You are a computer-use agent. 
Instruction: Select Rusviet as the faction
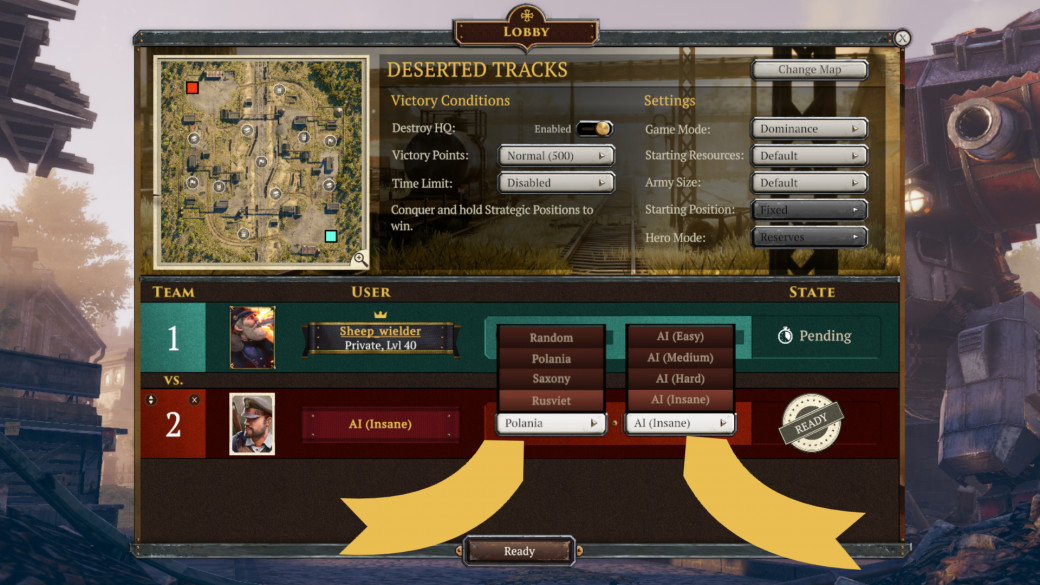[x=551, y=400]
